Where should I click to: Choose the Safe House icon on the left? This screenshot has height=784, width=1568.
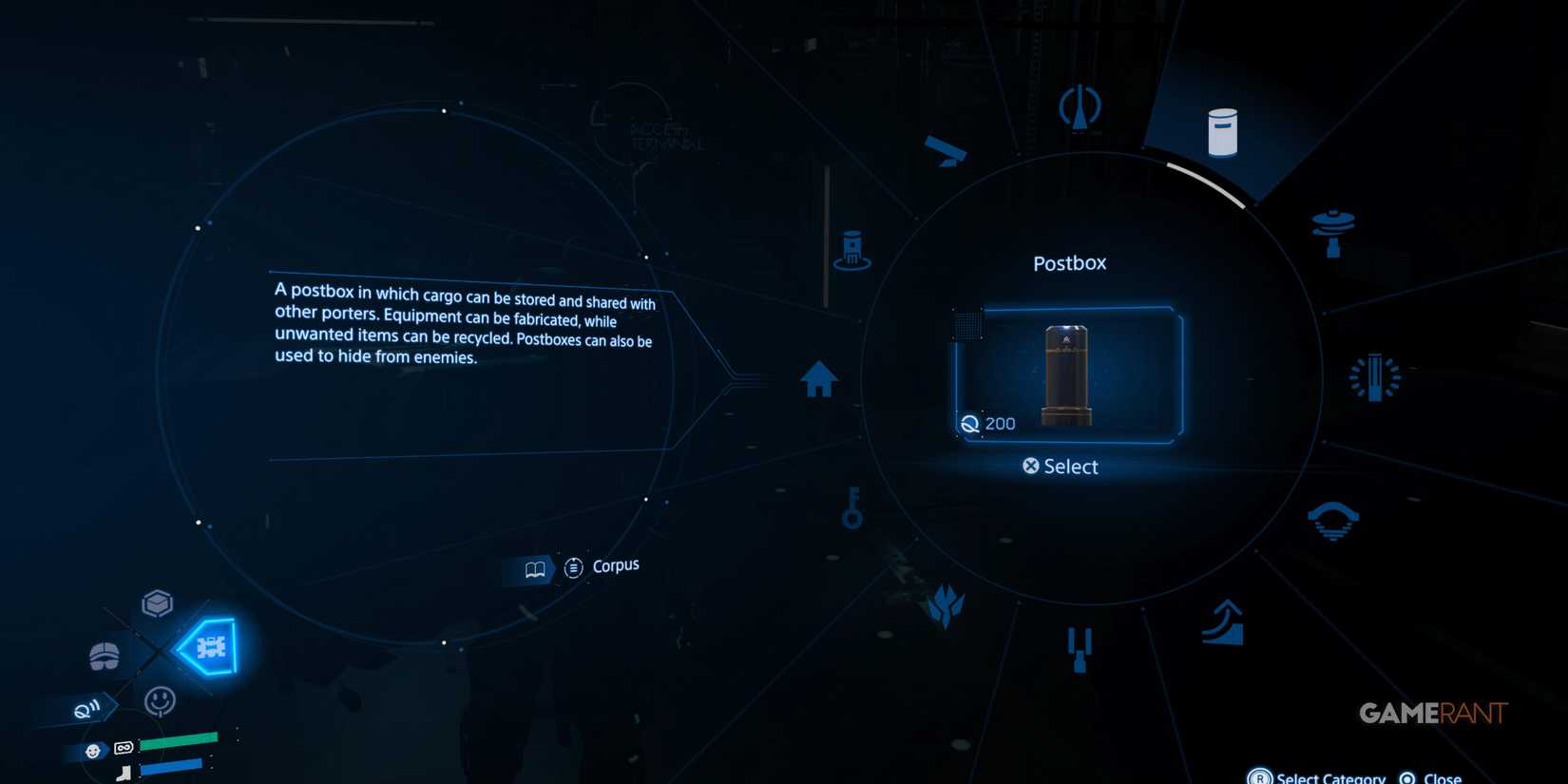[819, 378]
